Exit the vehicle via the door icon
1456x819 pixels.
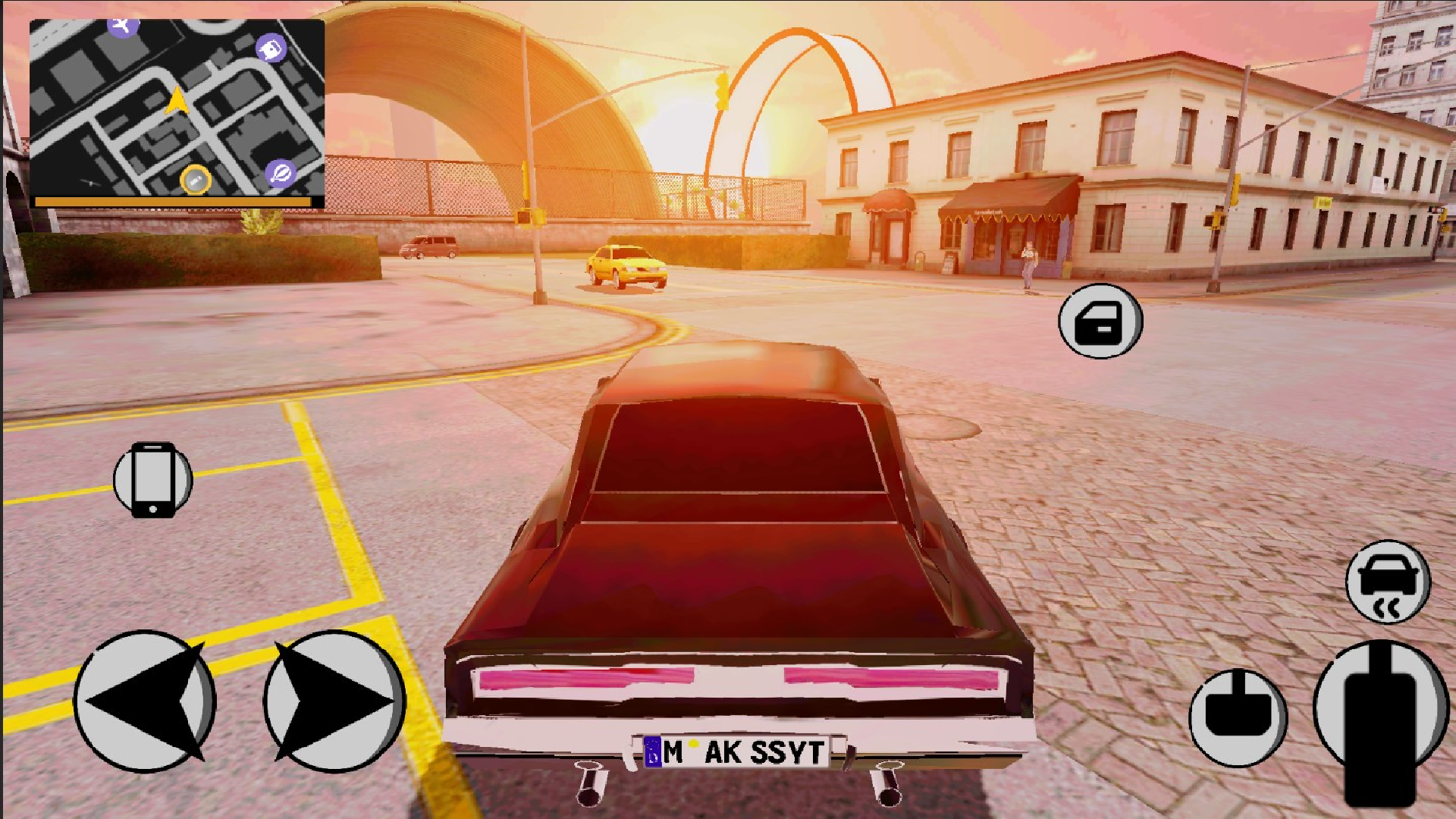coord(1100,322)
